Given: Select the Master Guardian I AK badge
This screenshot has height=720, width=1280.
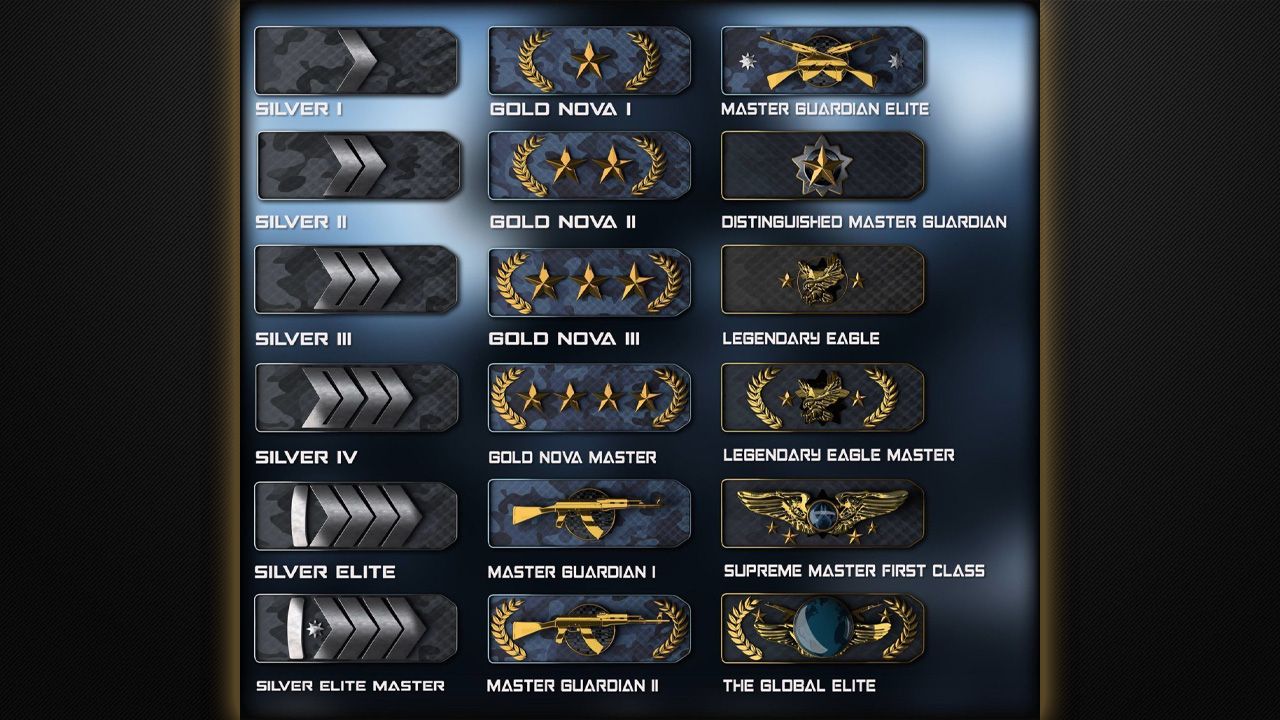Looking at the screenshot, I should pyautogui.click(x=589, y=513).
